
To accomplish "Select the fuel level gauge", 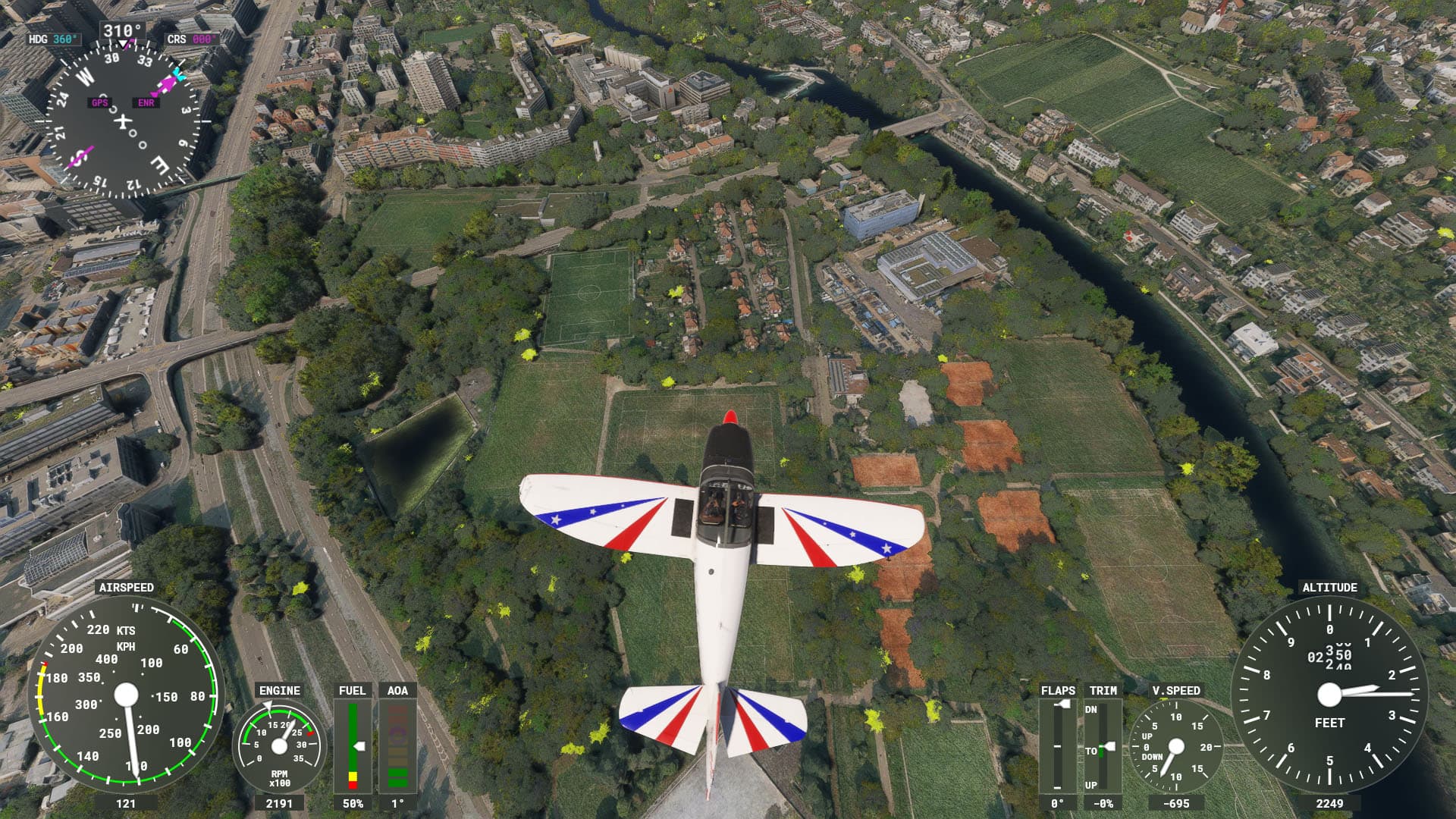I will tap(353, 746).
